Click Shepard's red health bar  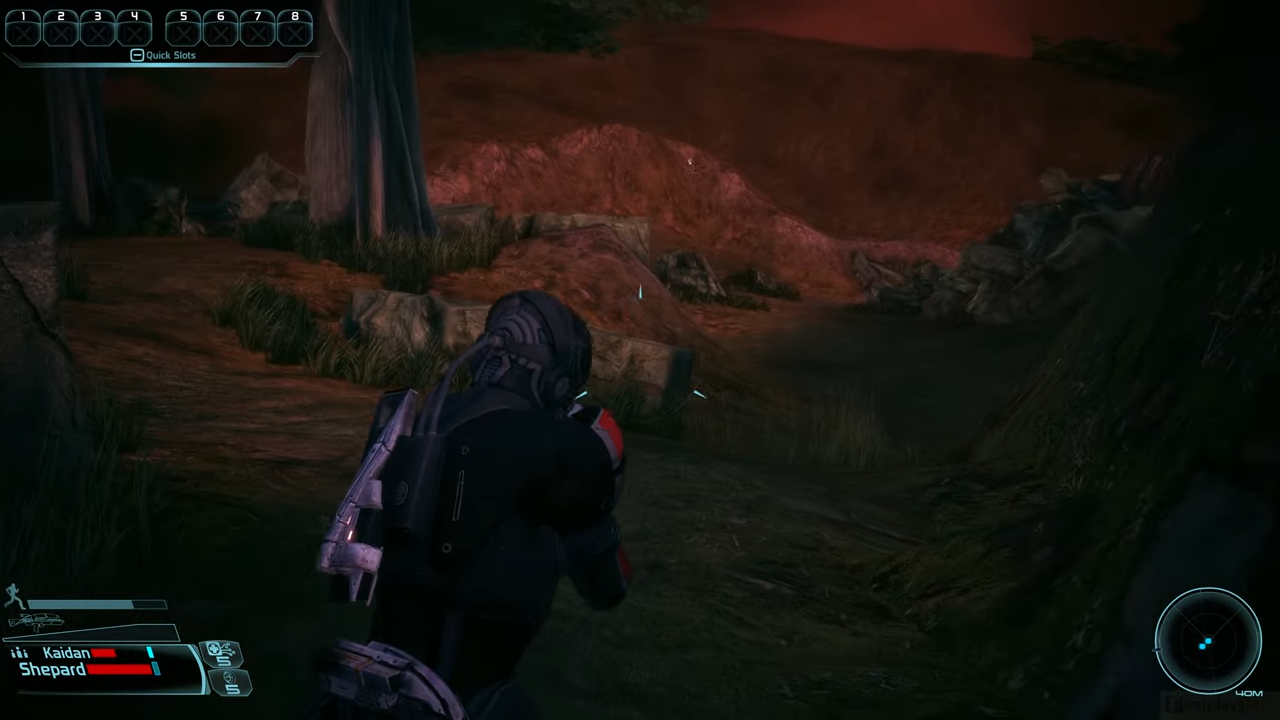(x=120, y=670)
